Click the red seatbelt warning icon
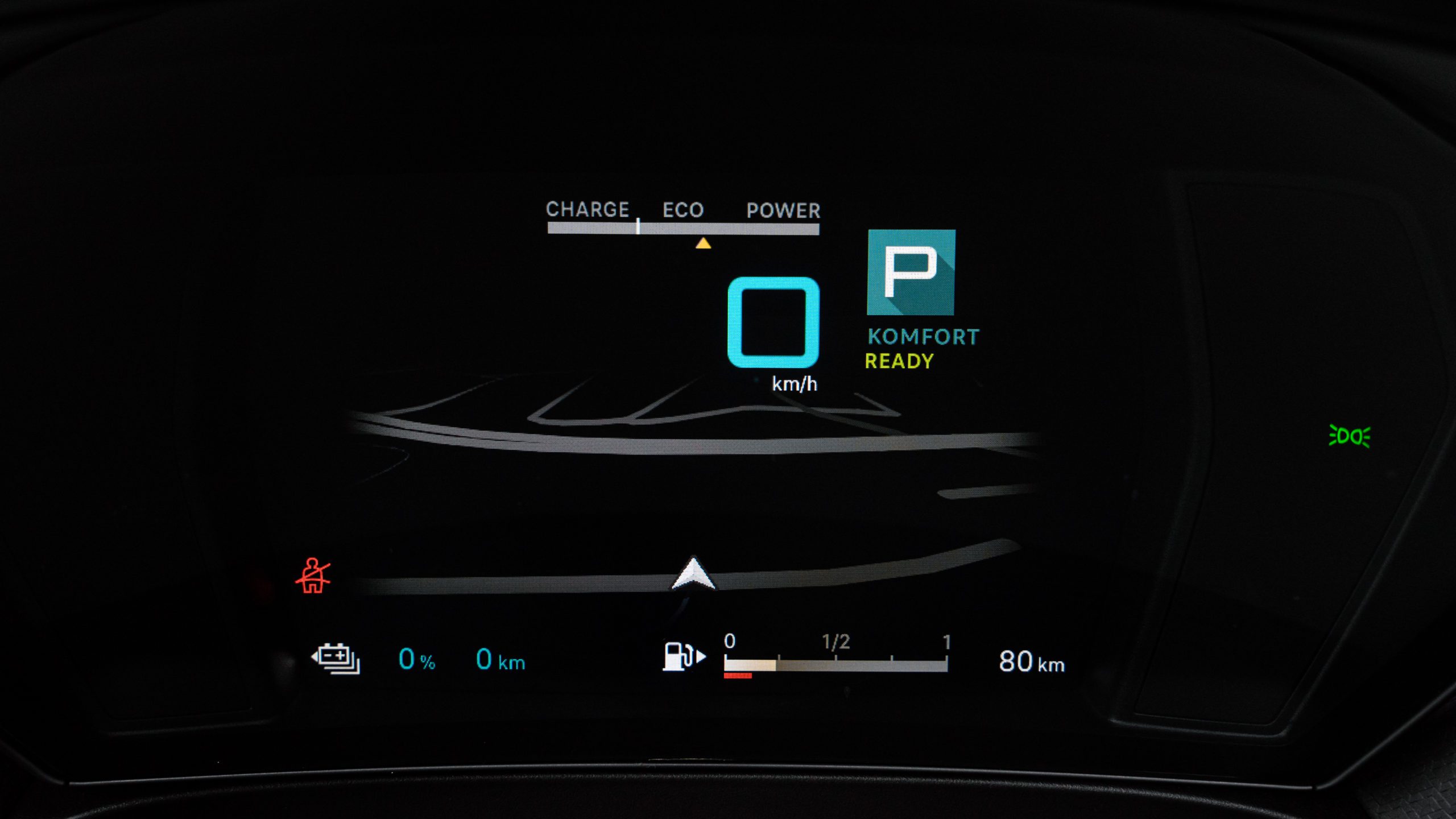 312,576
